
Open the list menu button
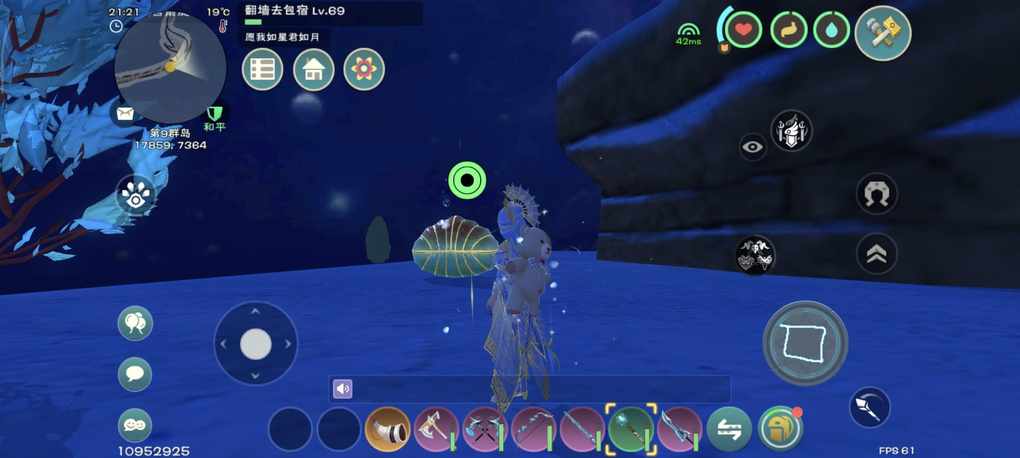tap(263, 70)
